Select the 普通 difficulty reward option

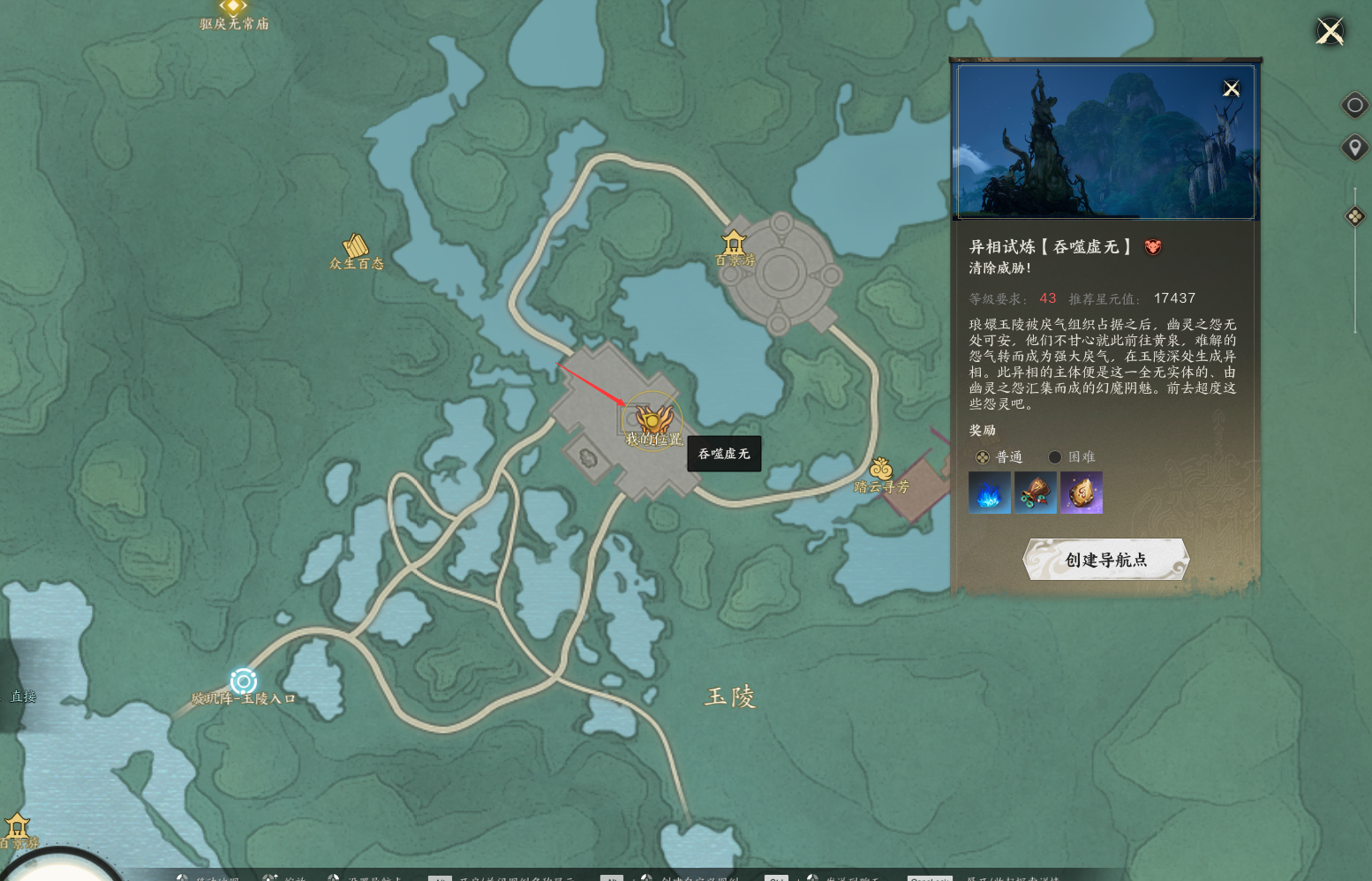tap(983, 457)
